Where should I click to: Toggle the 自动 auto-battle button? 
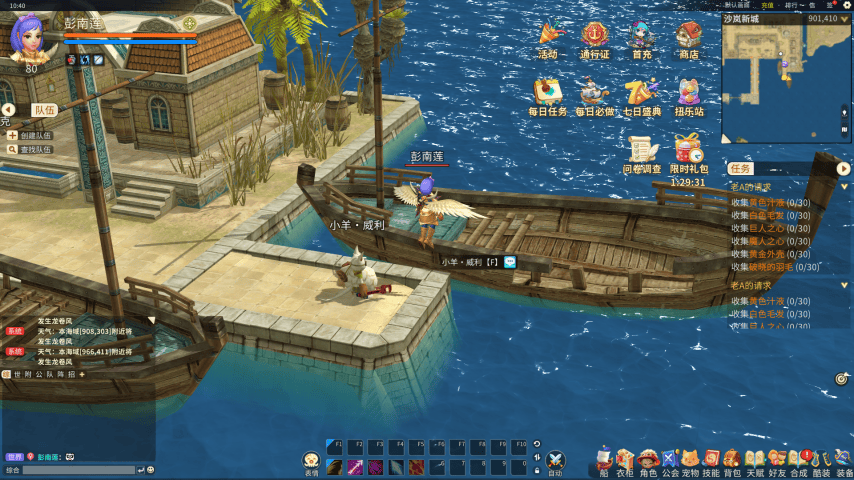pyautogui.click(x=555, y=461)
